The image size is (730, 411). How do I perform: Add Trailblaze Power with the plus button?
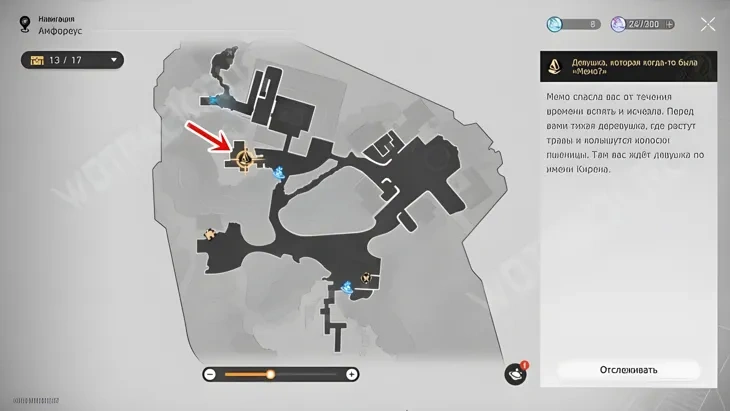pos(669,24)
